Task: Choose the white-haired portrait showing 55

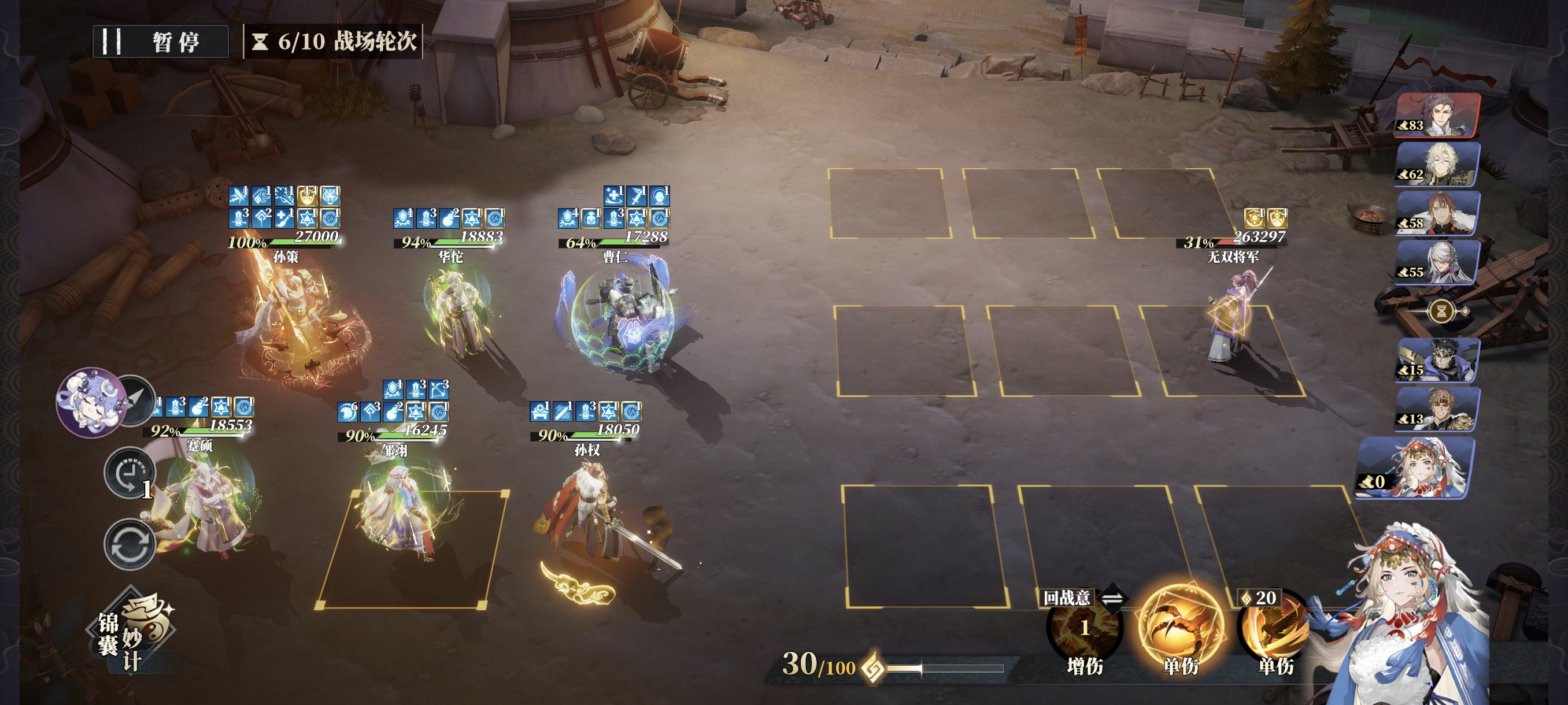Action: point(1438,262)
